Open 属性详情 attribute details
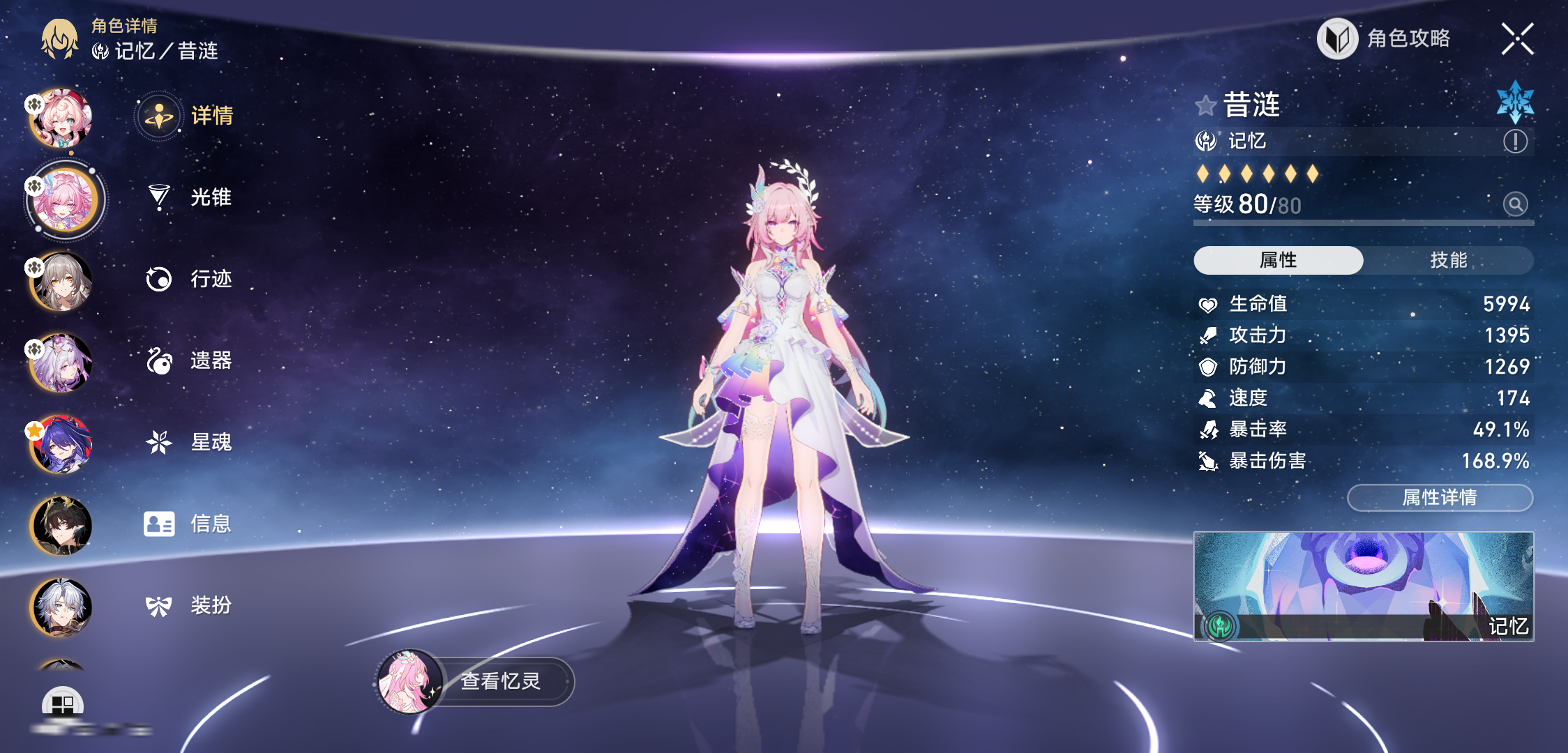This screenshot has width=1568, height=753. pos(1440,497)
